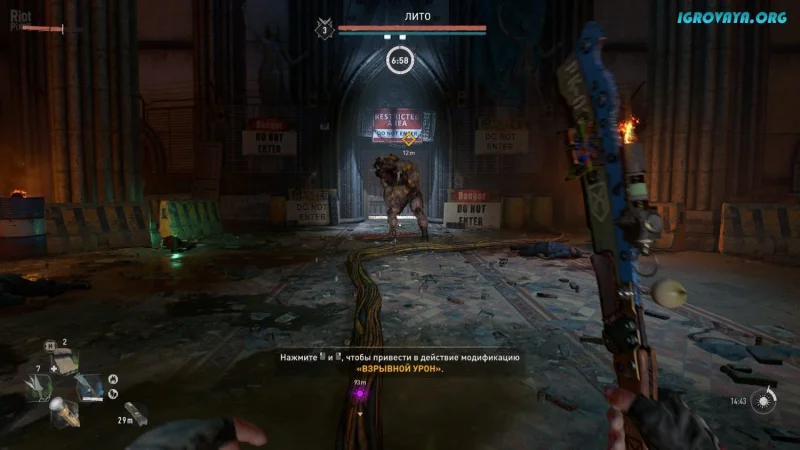The height and width of the screenshot is (450, 800).
Task: Click the sun day-night cycle icon
Action: click(765, 402)
